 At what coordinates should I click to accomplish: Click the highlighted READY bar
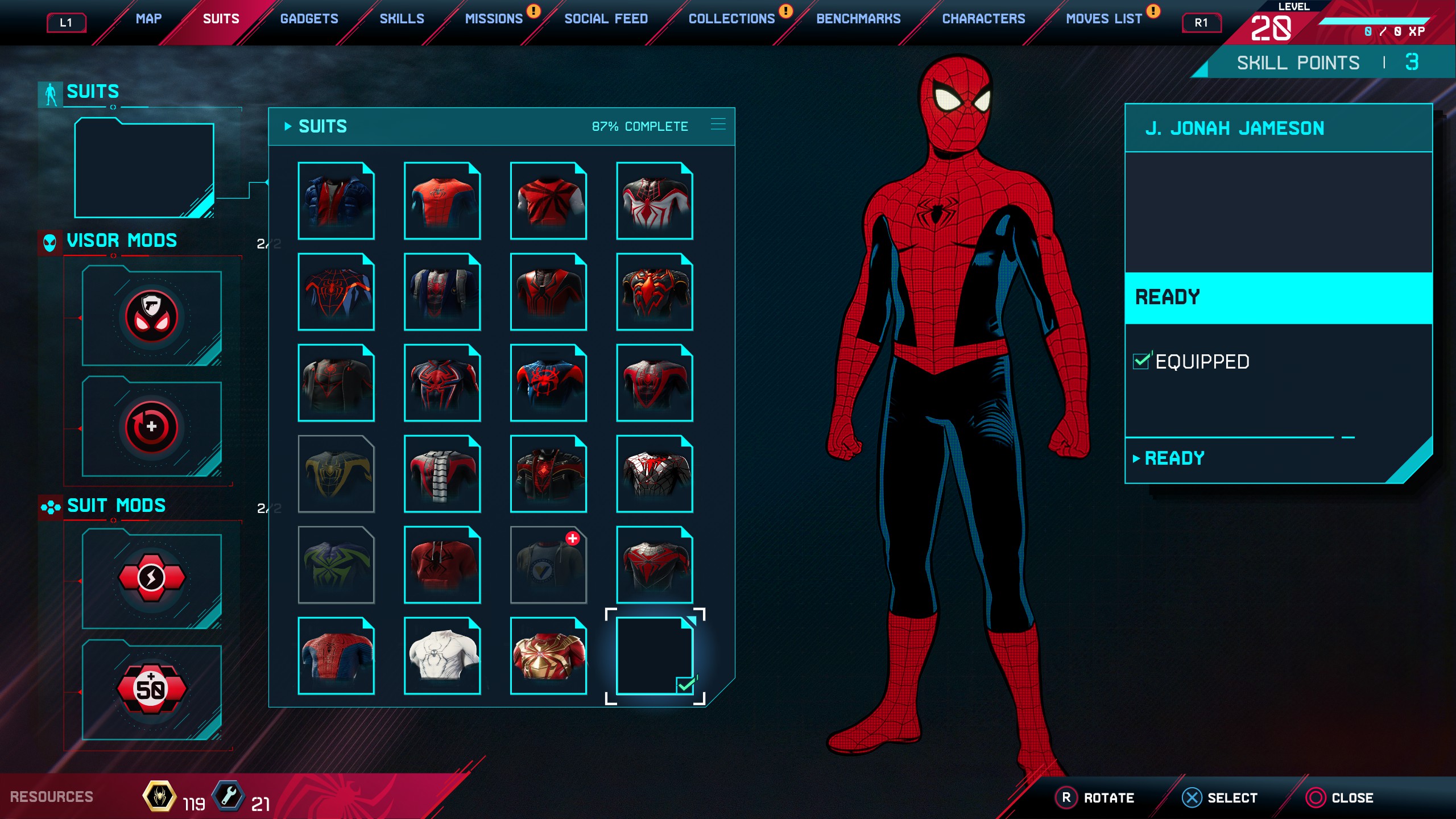click(1278, 297)
